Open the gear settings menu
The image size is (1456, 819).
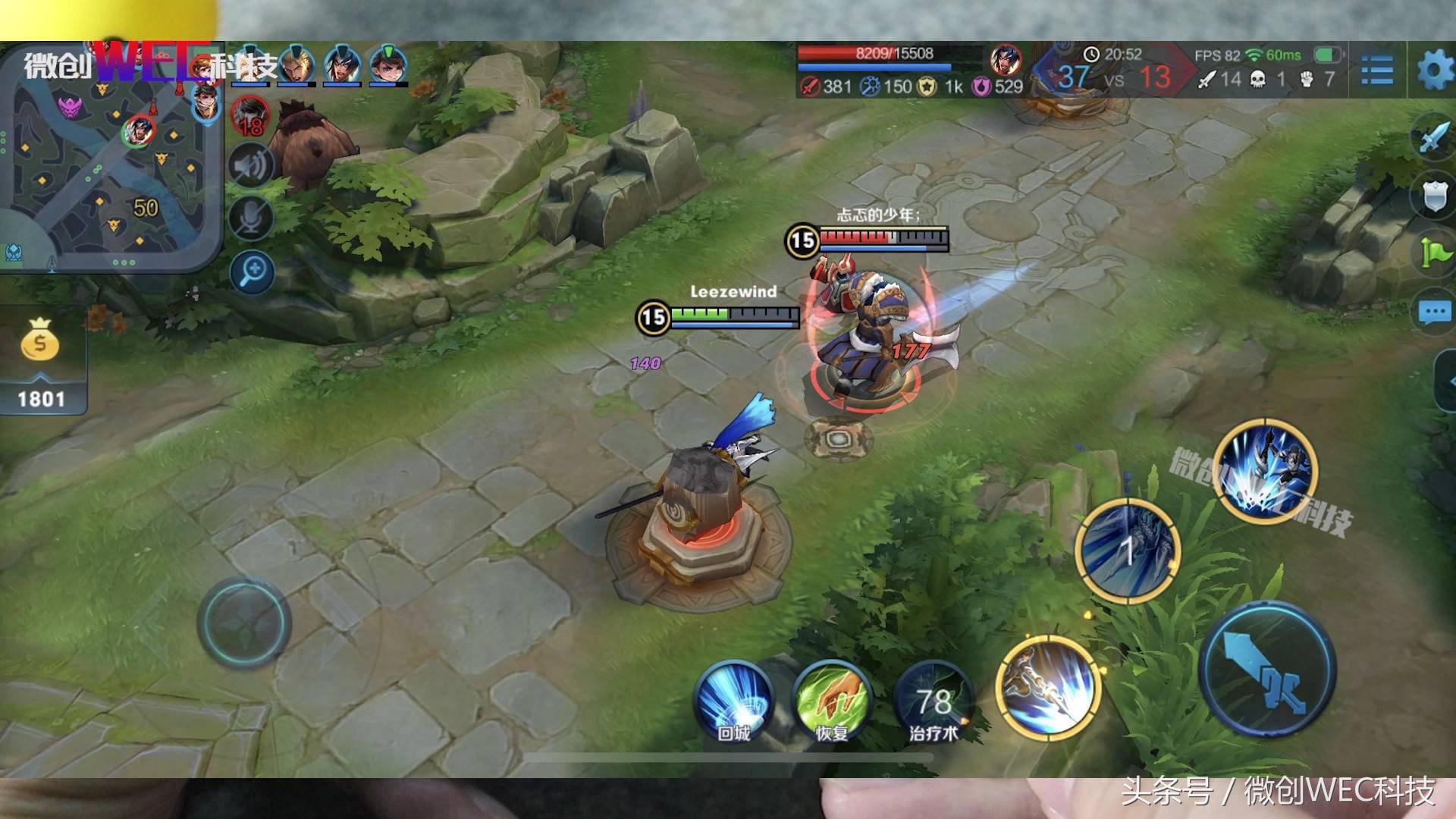(1435, 71)
